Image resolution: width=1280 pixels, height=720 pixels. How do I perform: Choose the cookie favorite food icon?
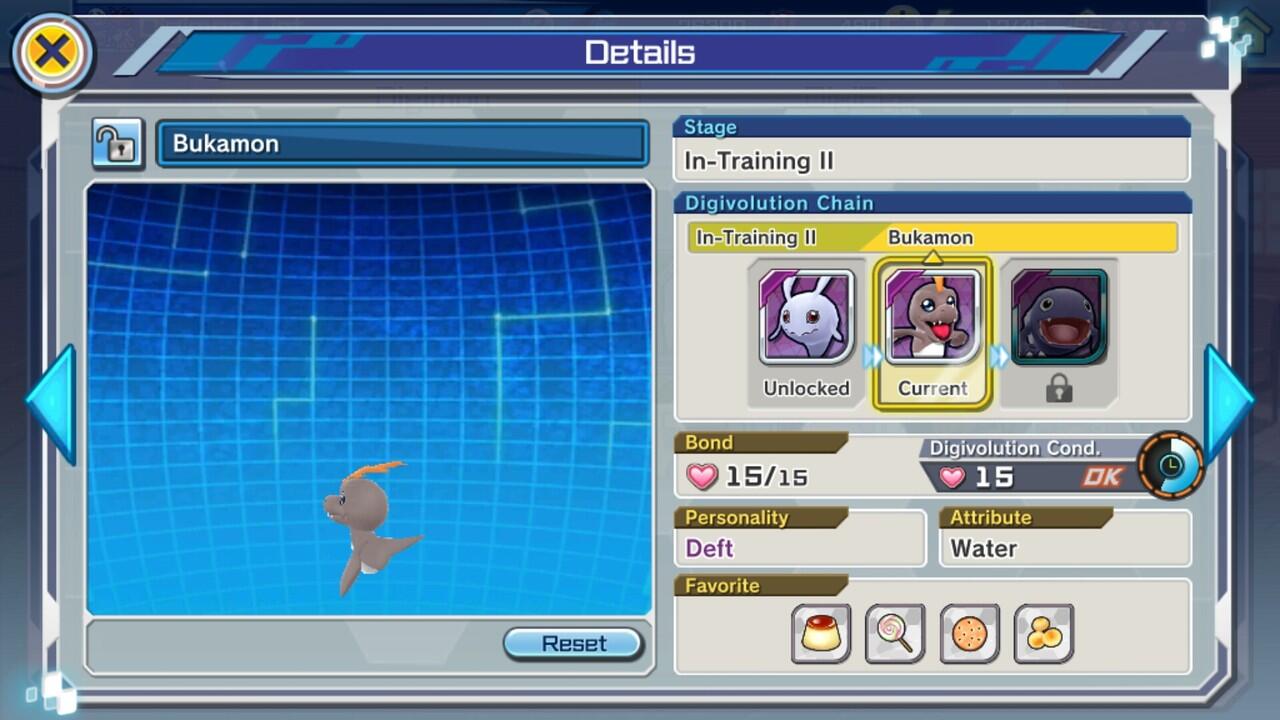click(969, 633)
